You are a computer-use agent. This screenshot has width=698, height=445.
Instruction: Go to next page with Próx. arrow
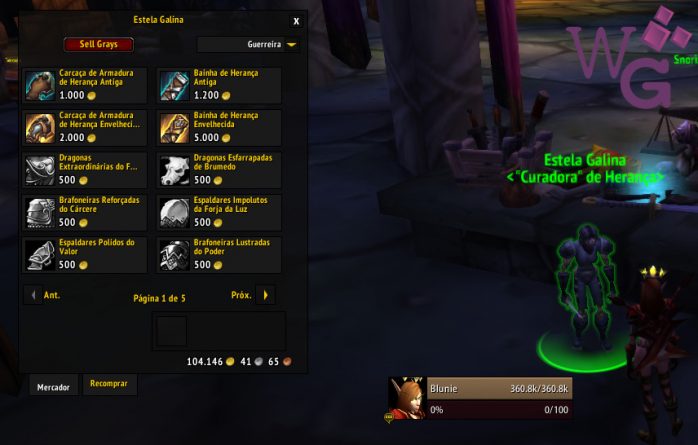265,295
